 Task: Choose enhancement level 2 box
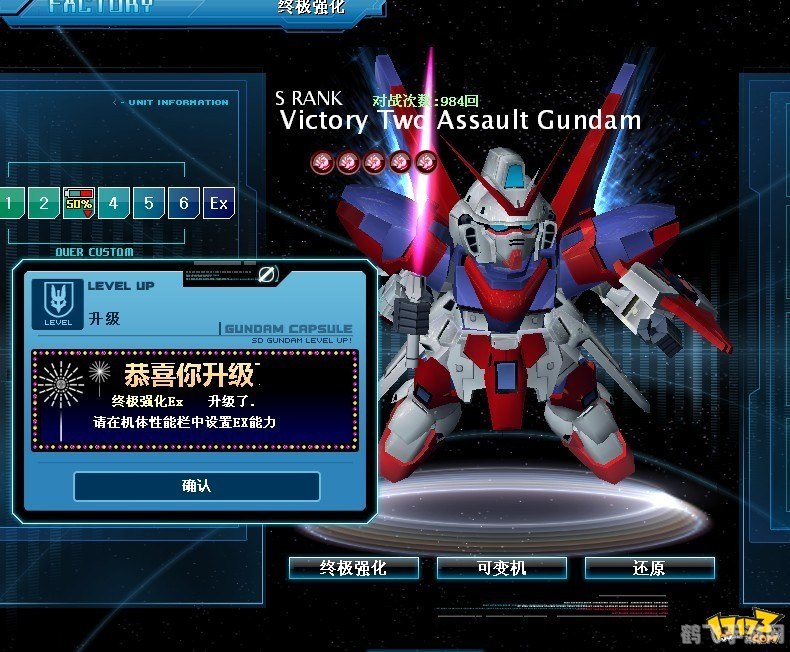43,203
